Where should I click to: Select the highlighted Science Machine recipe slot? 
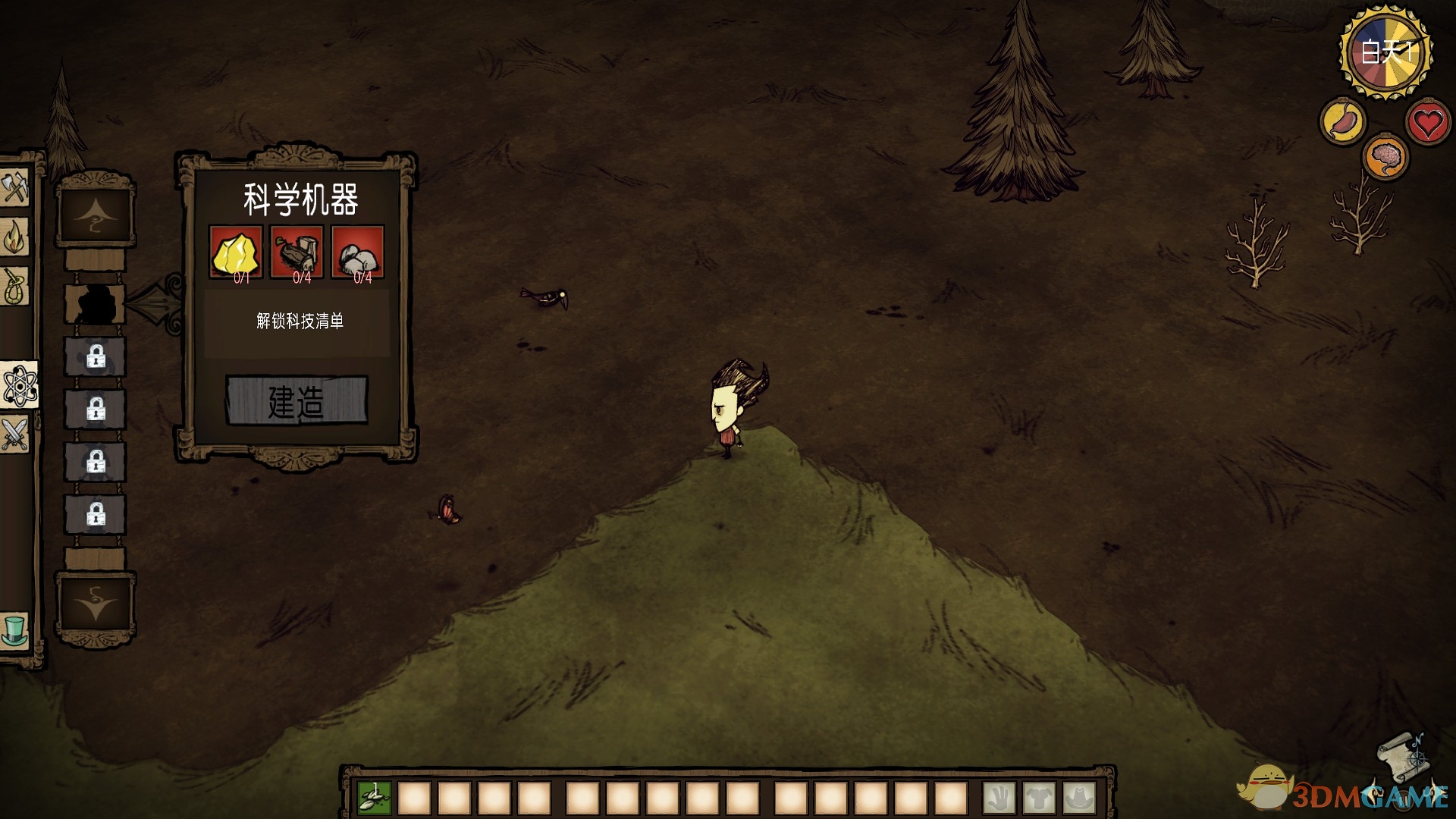[95, 305]
